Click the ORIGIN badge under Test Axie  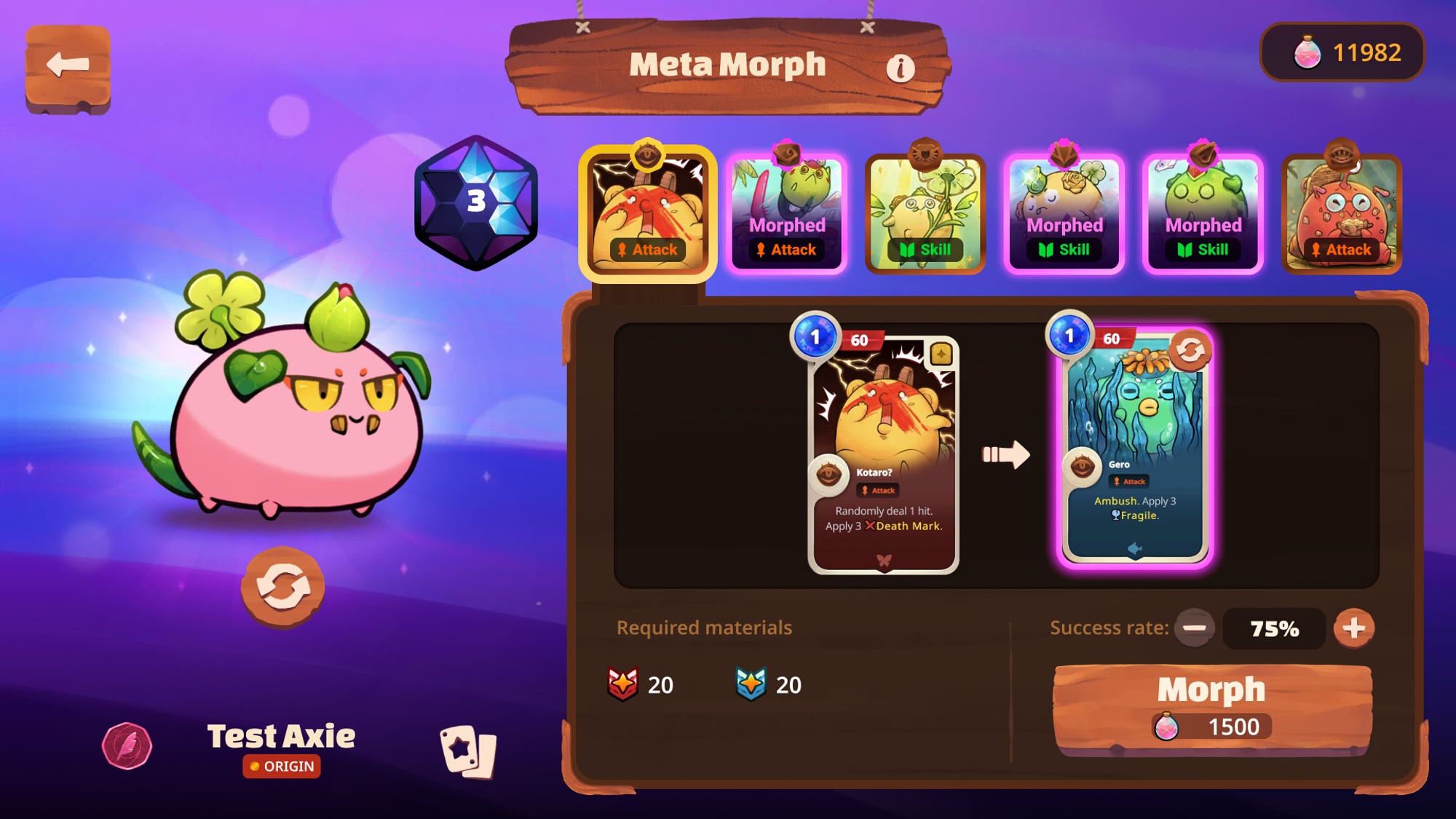coord(282,767)
